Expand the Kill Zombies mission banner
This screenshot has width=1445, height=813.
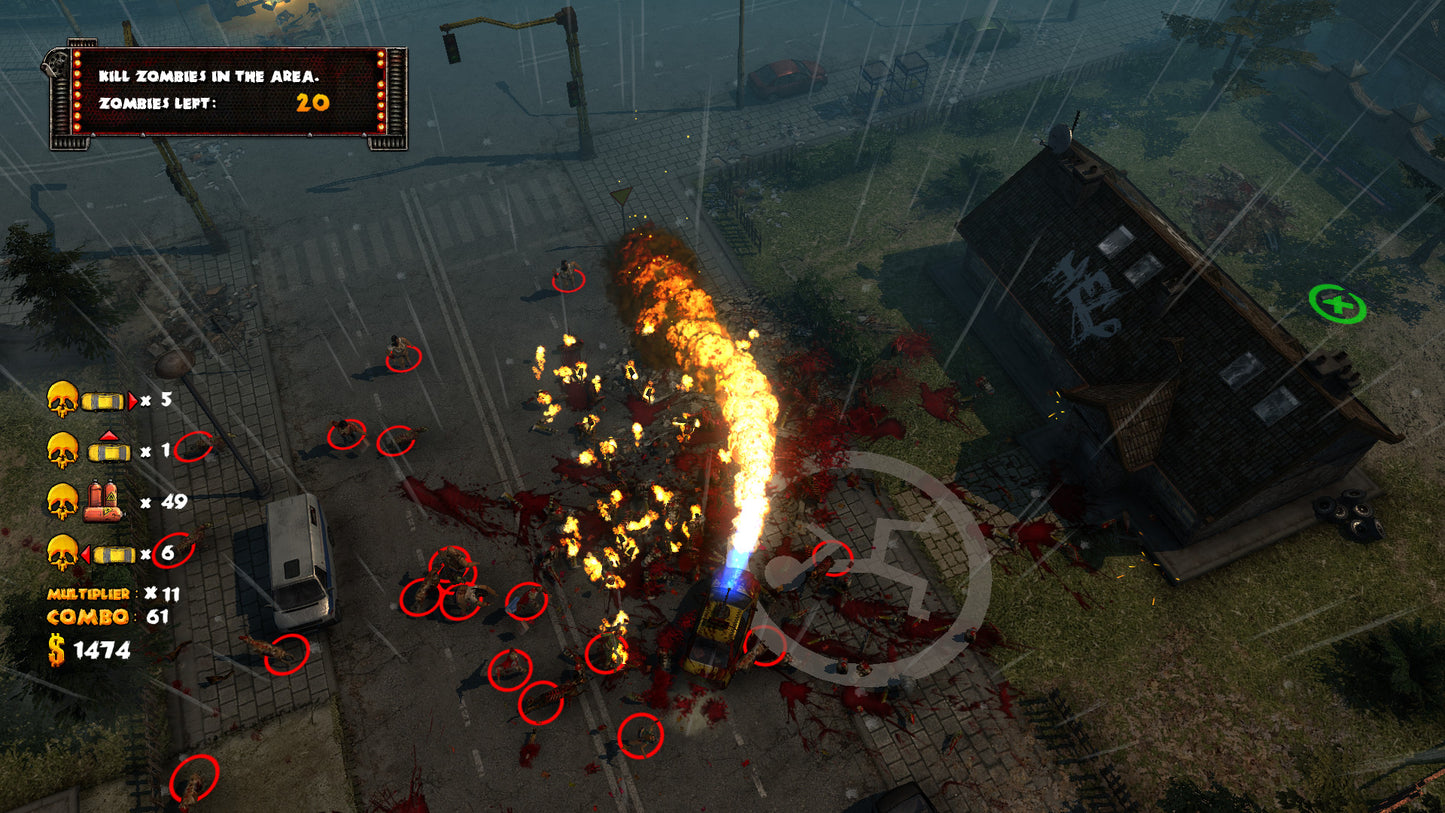[208, 77]
